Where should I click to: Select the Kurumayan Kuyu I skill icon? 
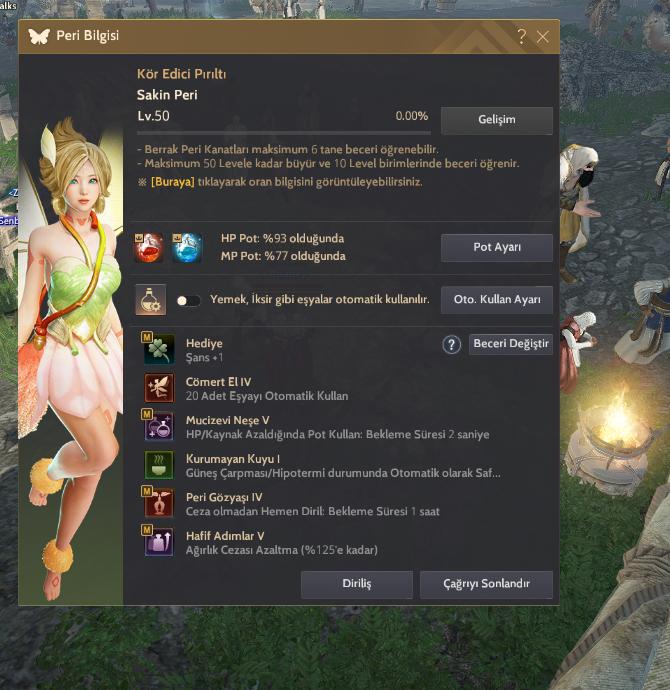pos(160,465)
